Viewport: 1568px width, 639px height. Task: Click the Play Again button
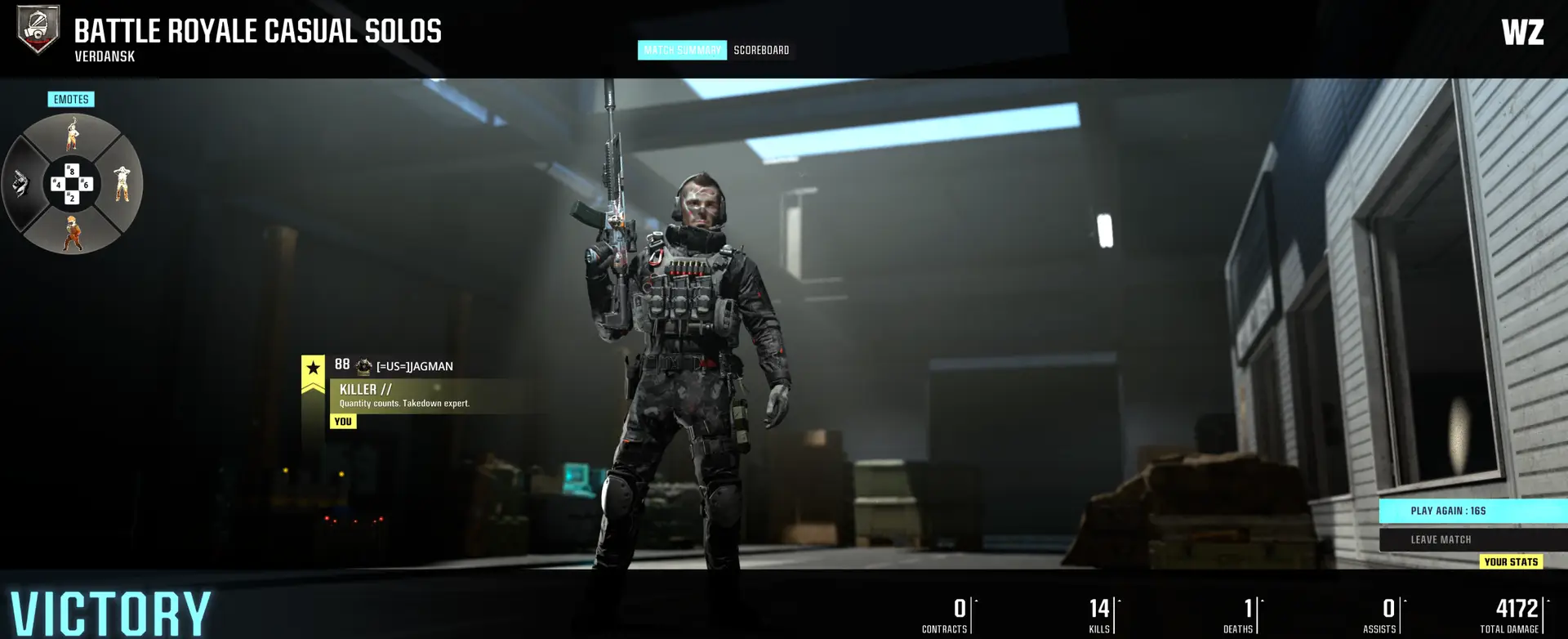[x=1472, y=511]
